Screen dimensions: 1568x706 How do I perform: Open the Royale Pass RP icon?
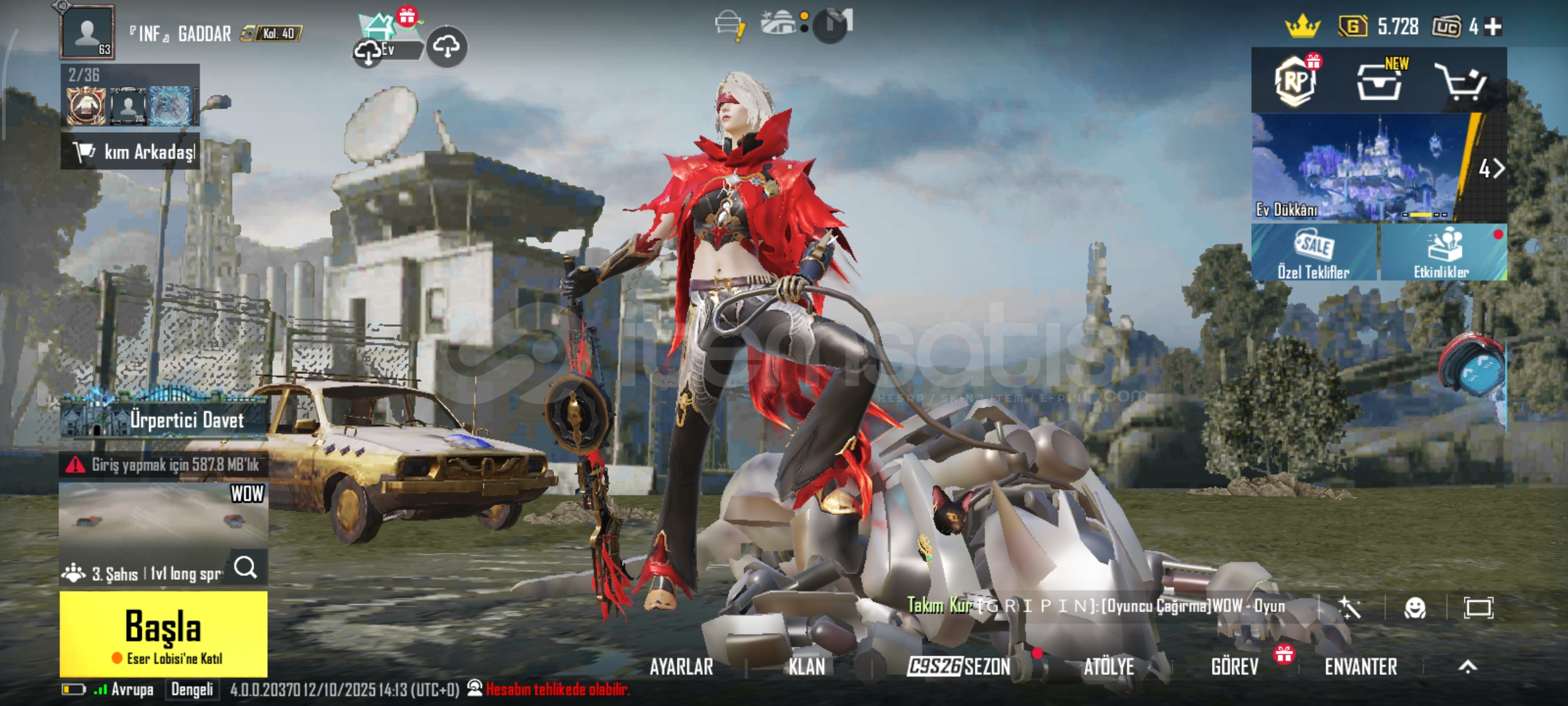[x=1296, y=81]
